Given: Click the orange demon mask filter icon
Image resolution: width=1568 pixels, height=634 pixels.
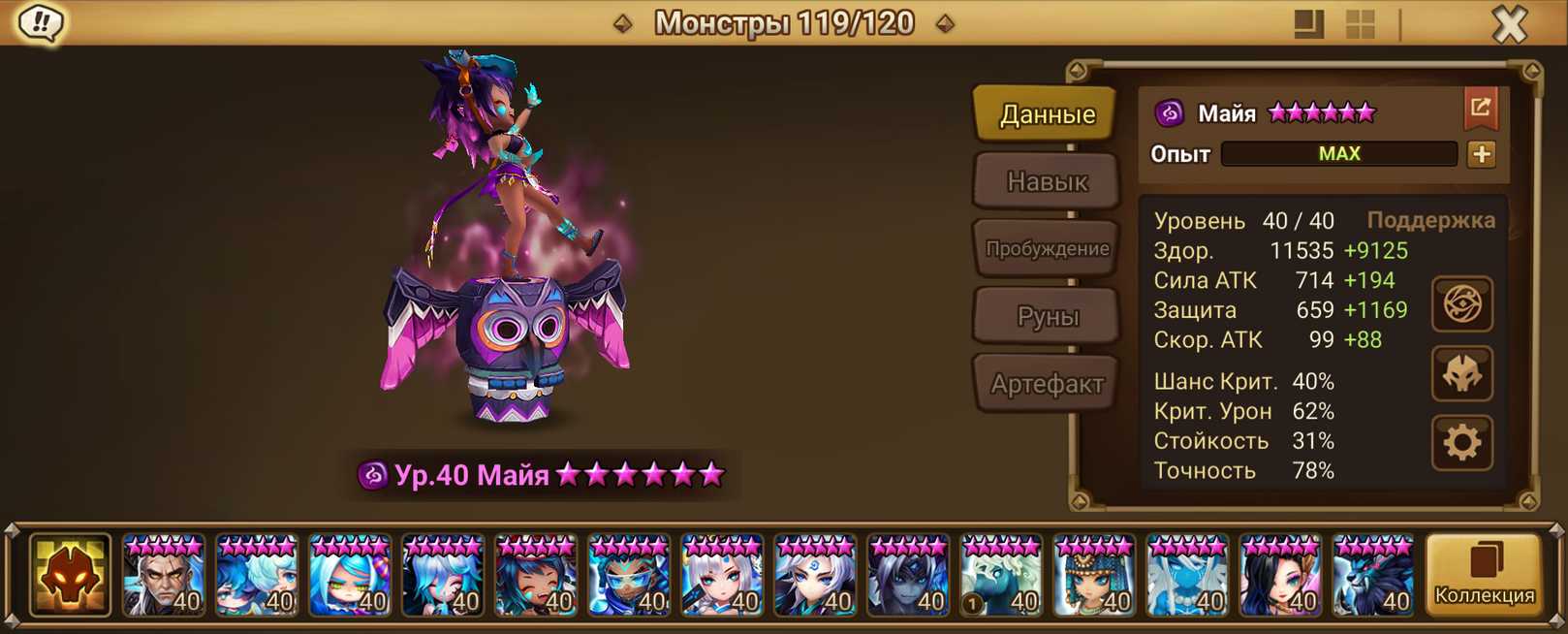Looking at the screenshot, I should click(70, 575).
